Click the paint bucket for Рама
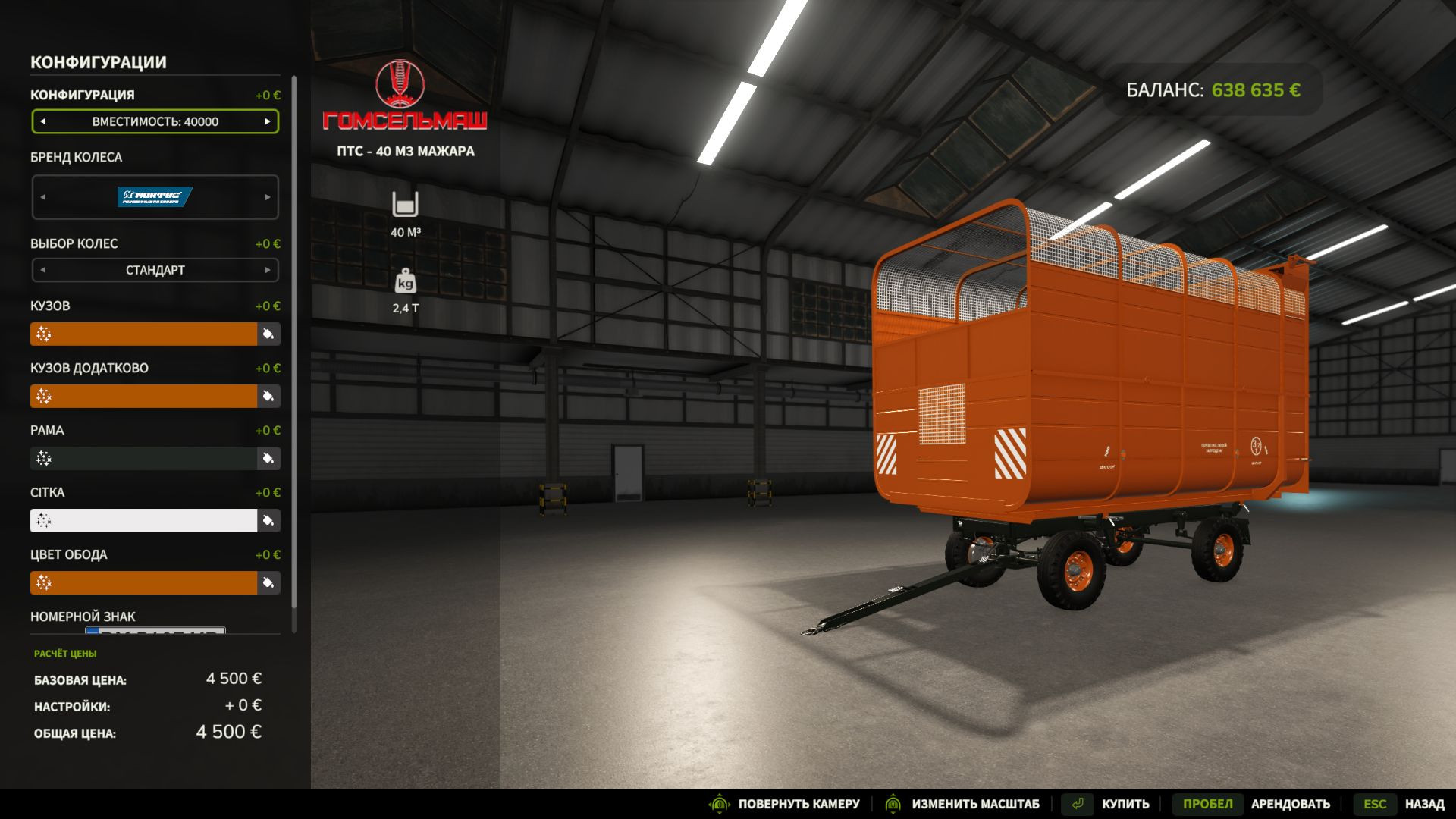This screenshot has width=1456, height=819. (268, 458)
